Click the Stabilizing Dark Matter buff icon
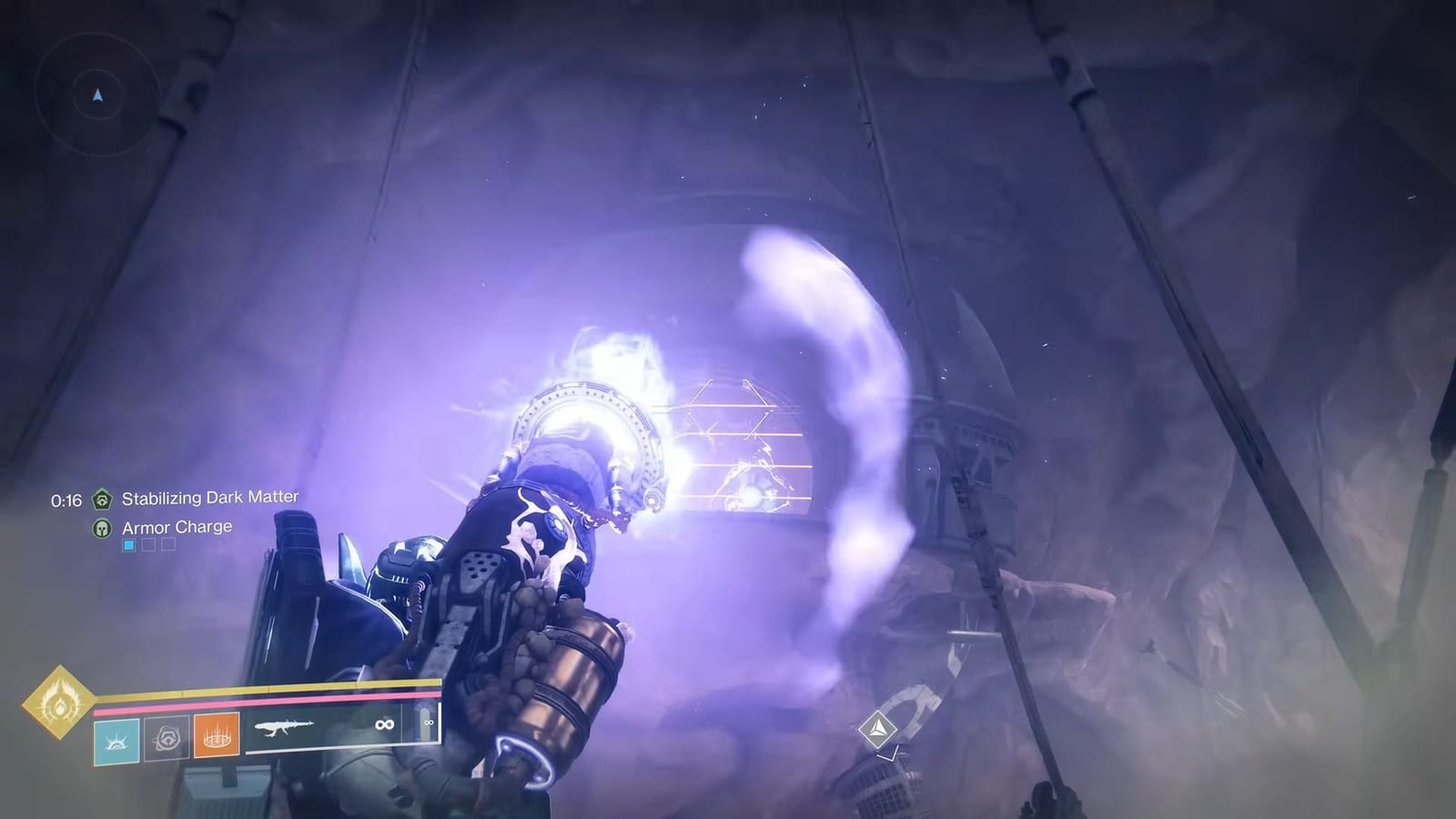The height and width of the screenshot is (819, 1456). pyautogui.click(x=103, y=500)
